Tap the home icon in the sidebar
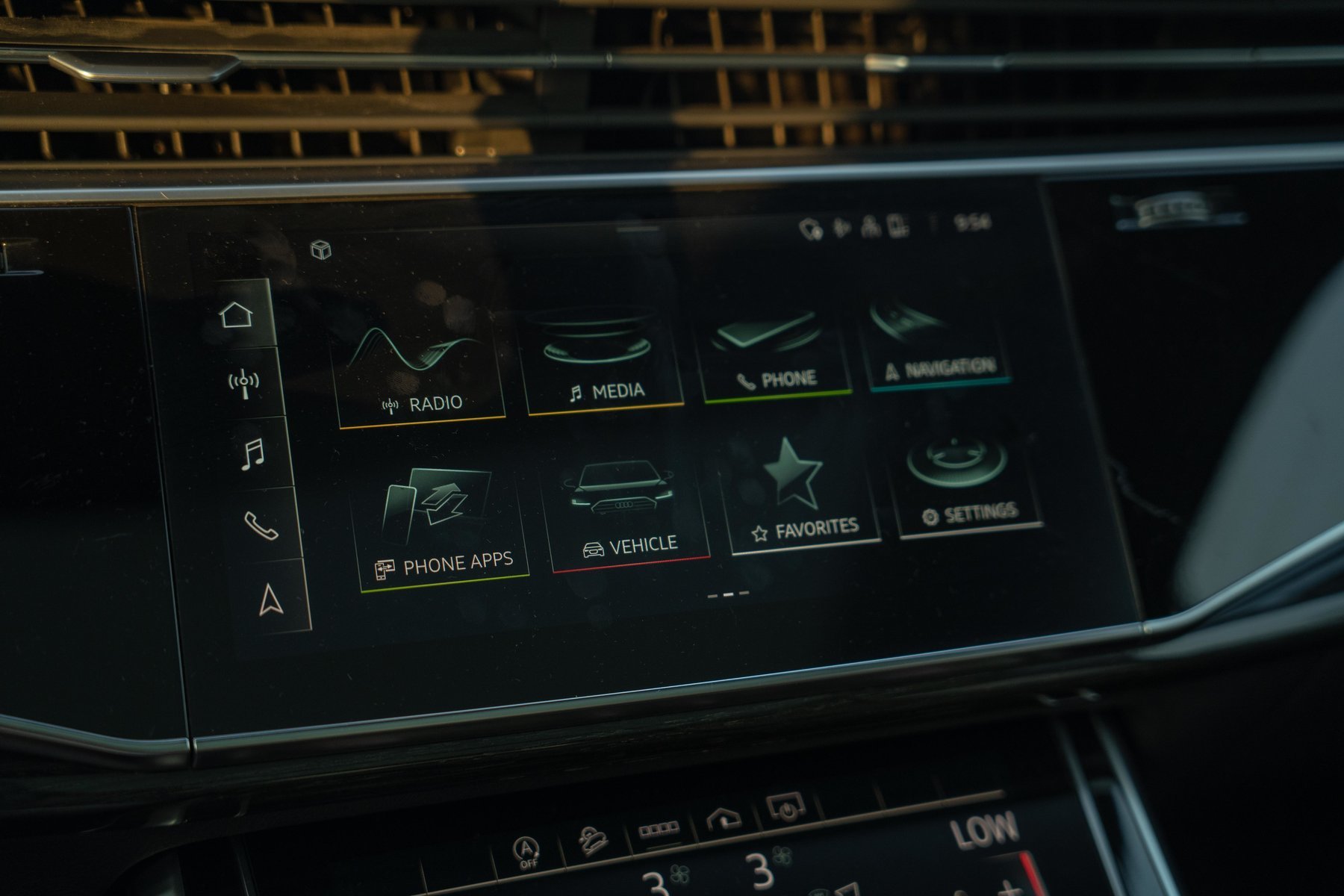Screen dimensions: 1344x896 [x=236, y=314]
